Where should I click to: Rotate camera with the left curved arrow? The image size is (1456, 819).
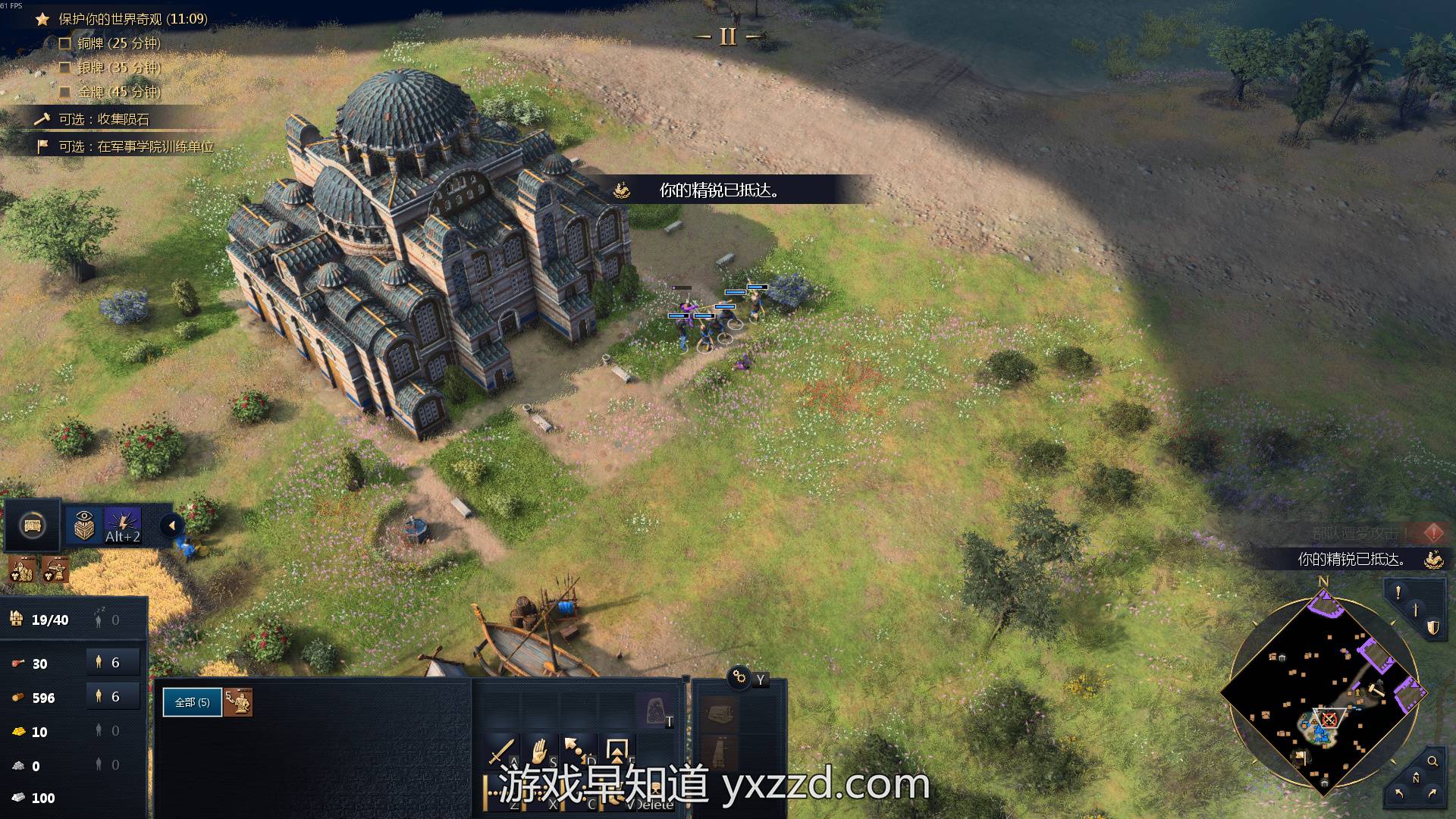tap(1398, 795)
